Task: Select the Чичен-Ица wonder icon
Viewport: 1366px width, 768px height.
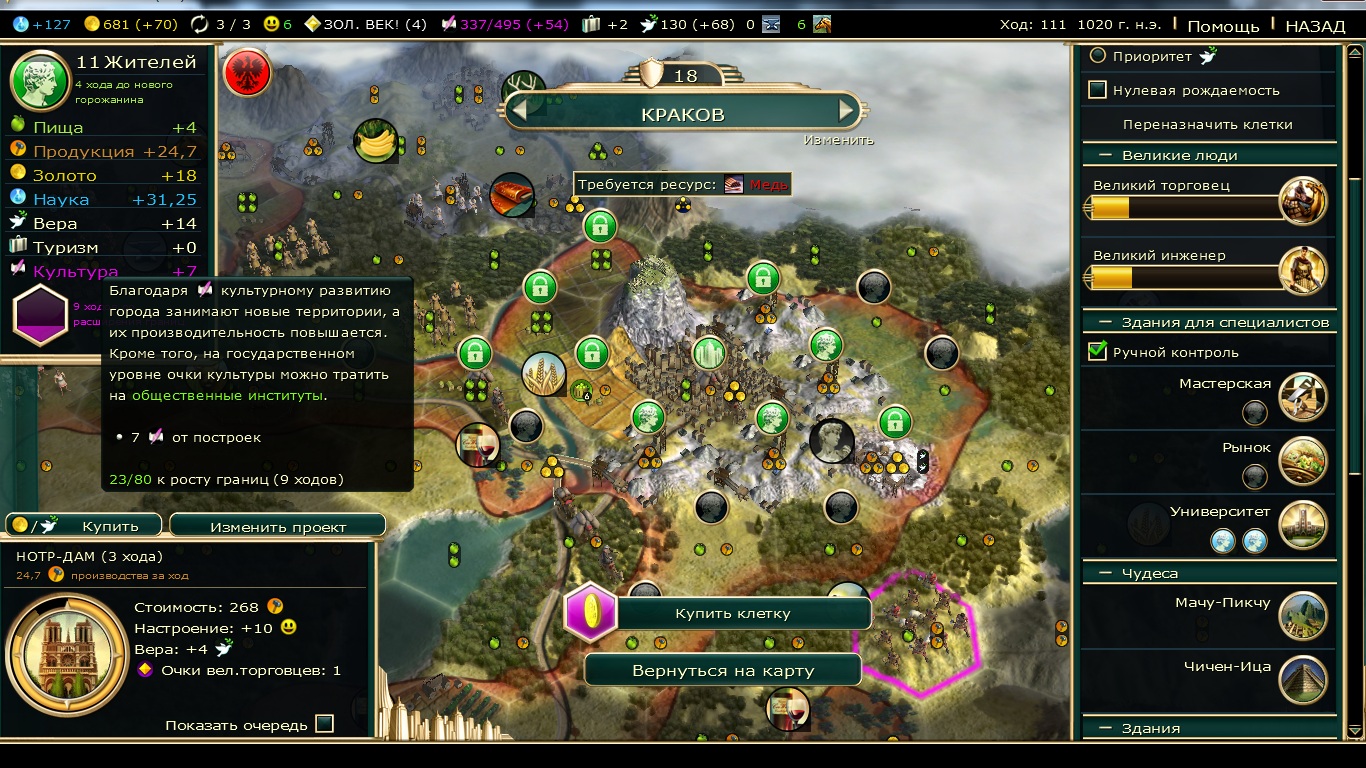Action: tap(1302, 680)
